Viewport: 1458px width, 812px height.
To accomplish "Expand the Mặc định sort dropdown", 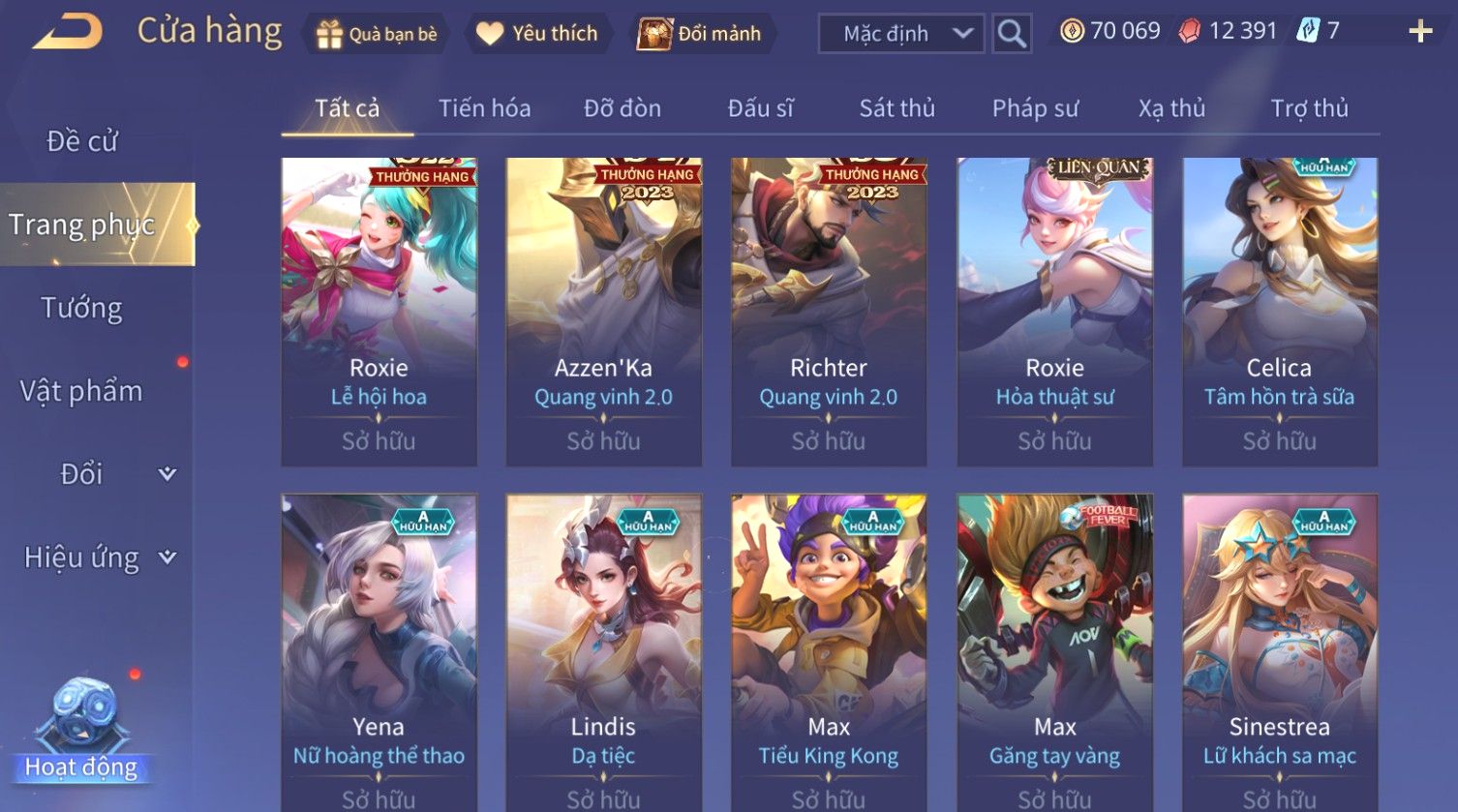I will 901,34.
